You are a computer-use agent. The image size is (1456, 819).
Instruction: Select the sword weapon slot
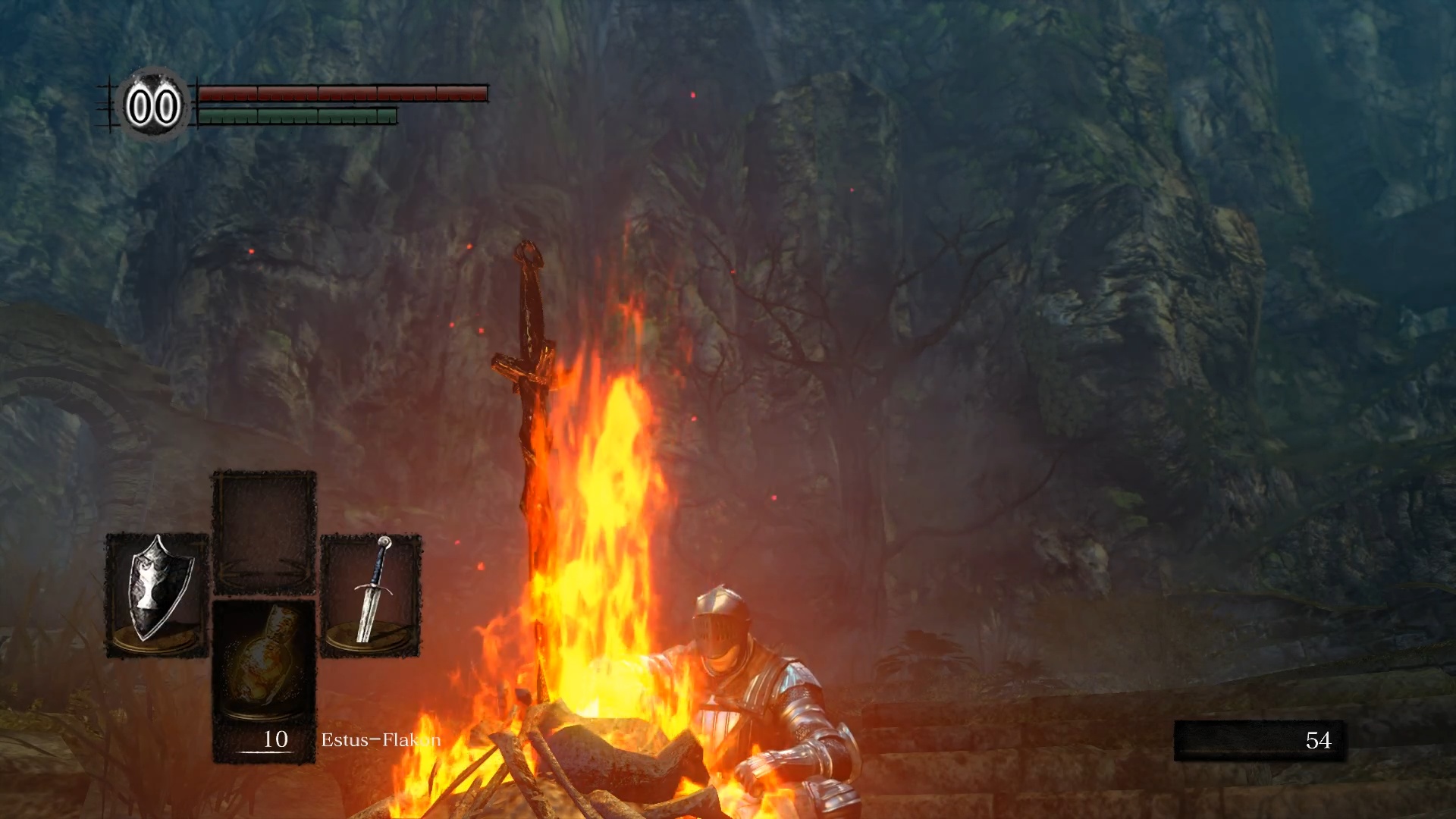pyautogui.click(x=371, y=595)
